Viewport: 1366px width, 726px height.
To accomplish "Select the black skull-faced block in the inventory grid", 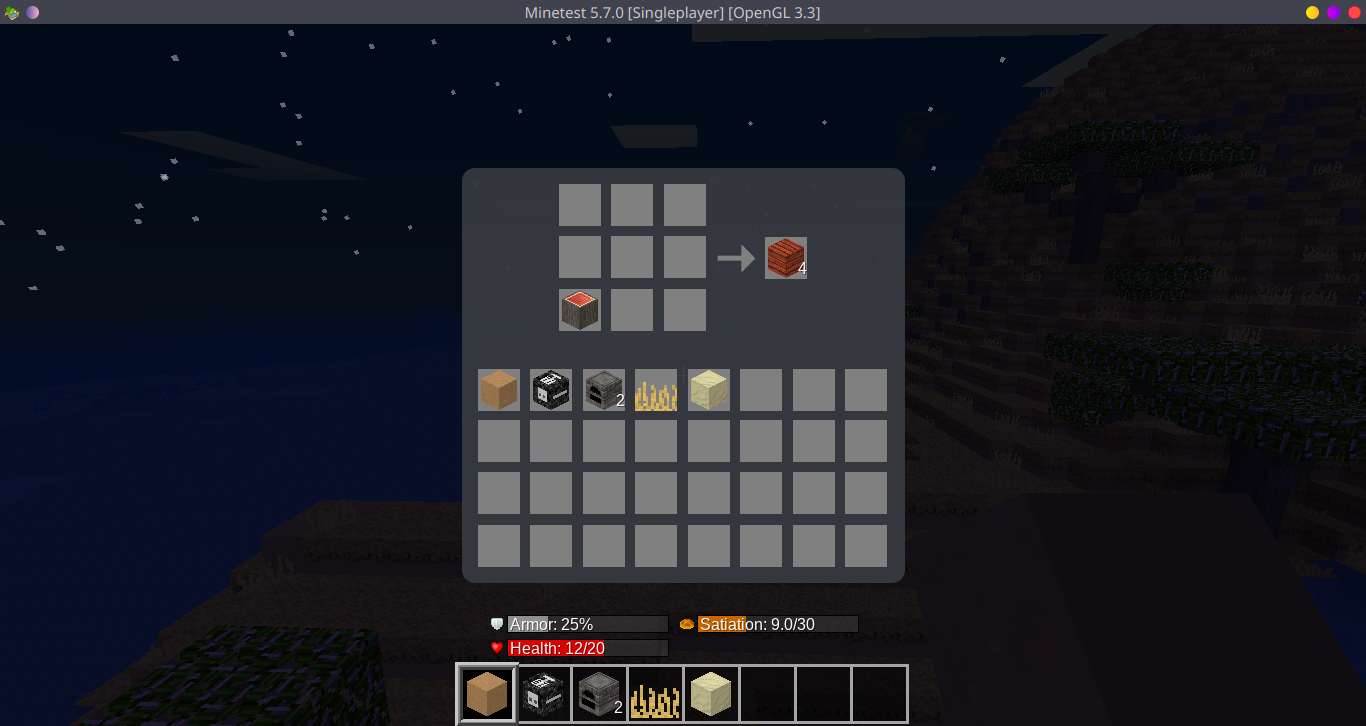I will 551,390.
